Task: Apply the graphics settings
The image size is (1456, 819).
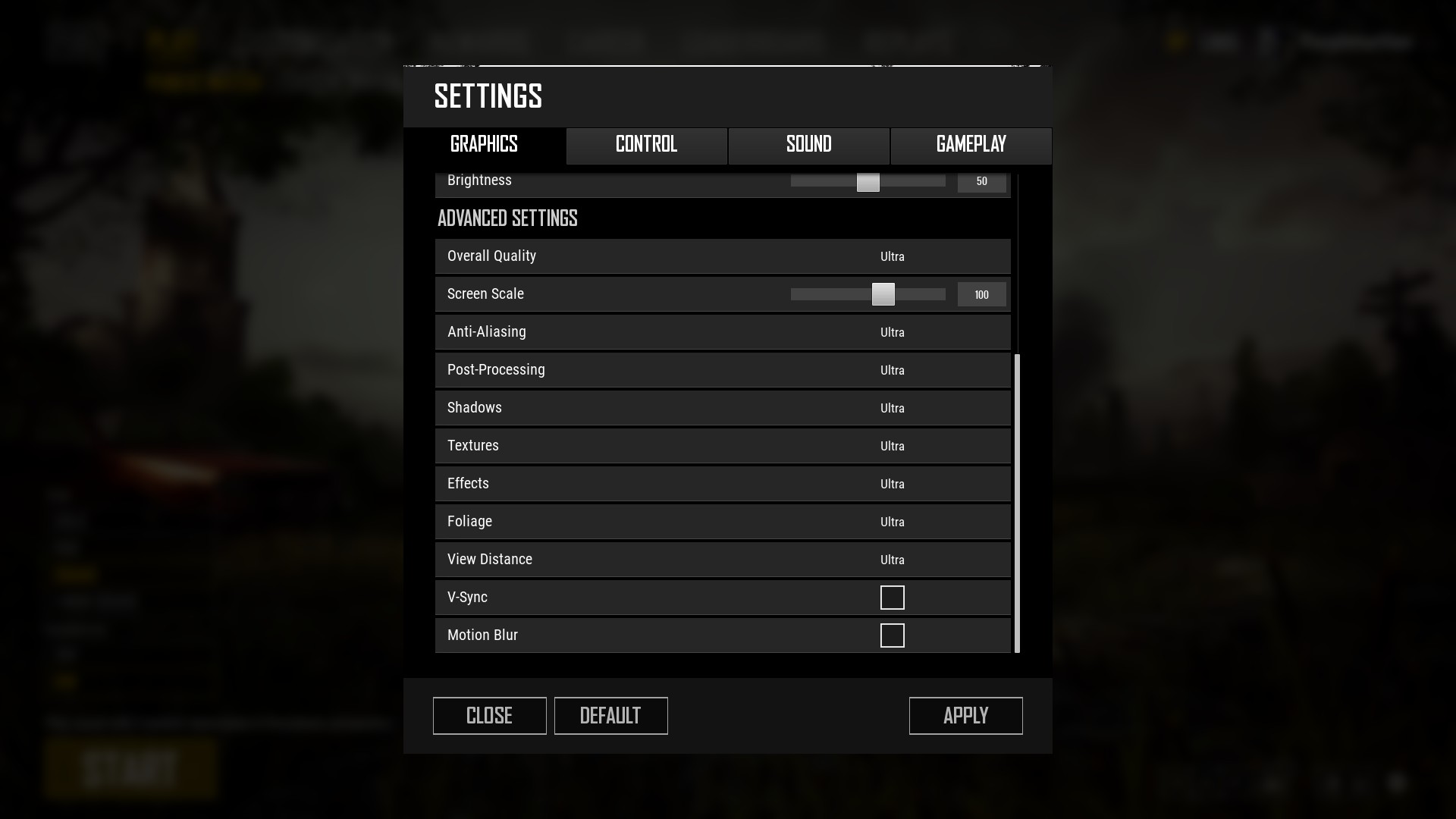Action: [965, 716]
